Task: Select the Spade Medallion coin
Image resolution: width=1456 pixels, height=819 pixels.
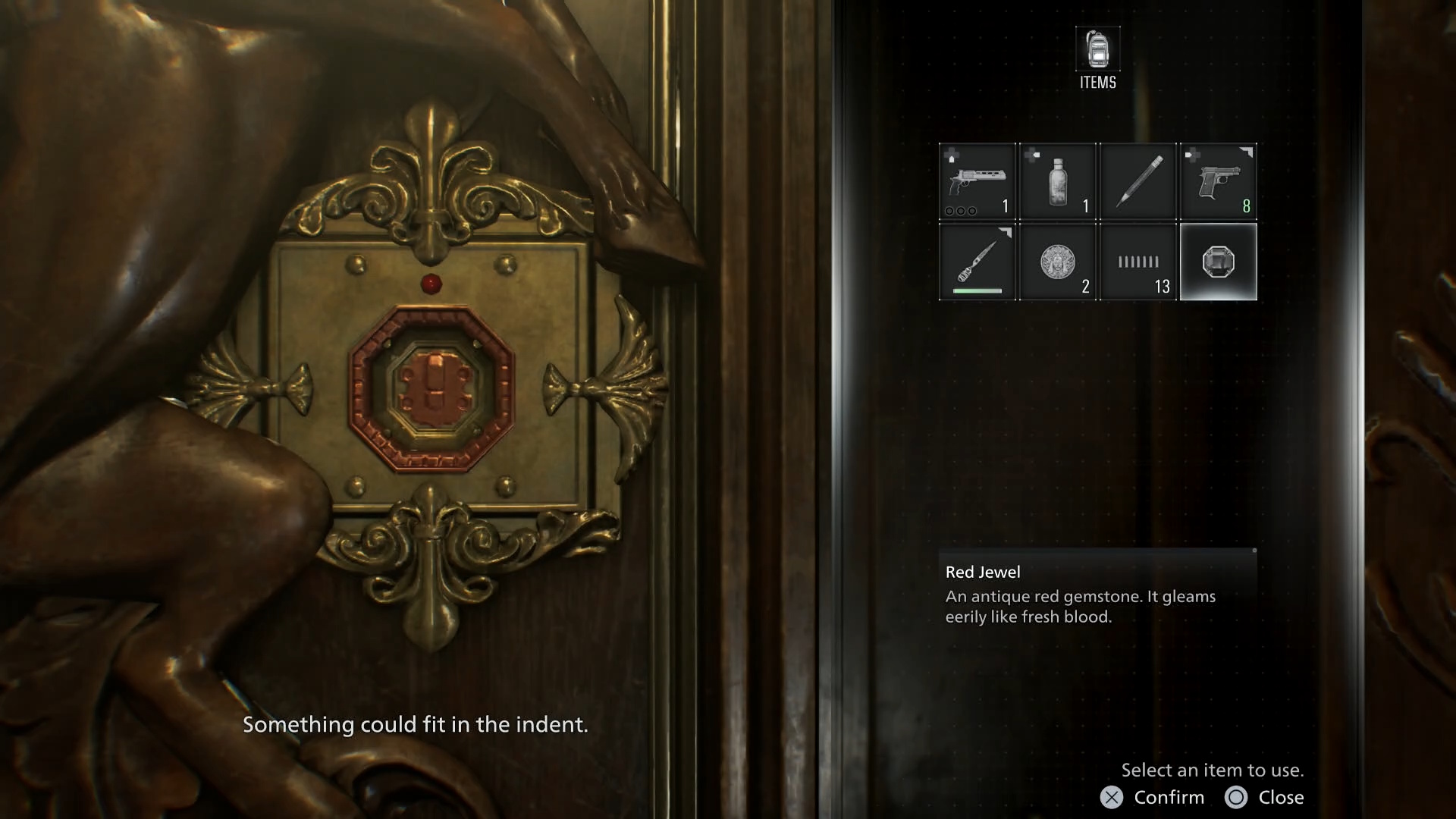Action: tap(1058, 262)
